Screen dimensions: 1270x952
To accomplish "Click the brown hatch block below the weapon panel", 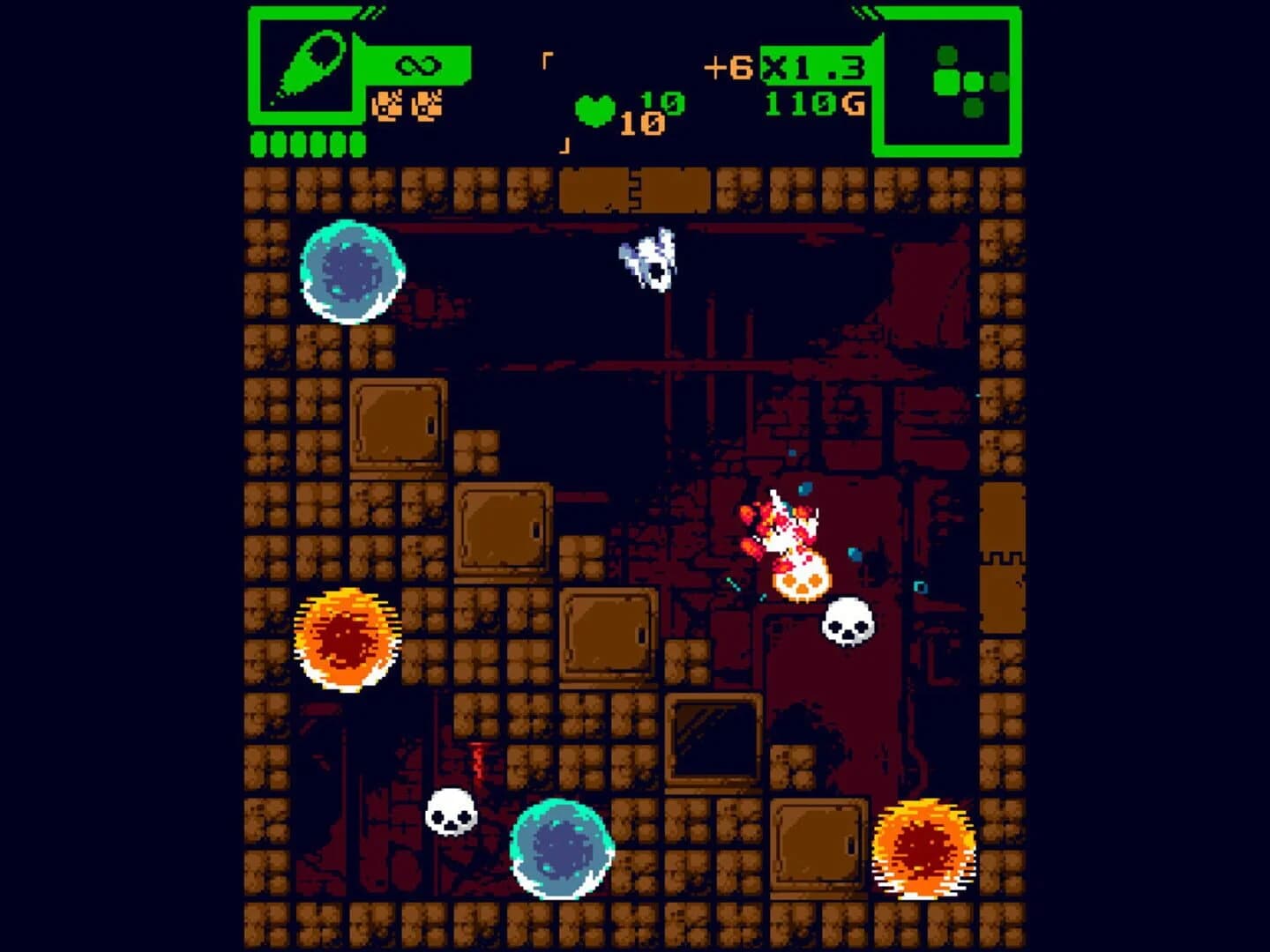I will [400, 421].
